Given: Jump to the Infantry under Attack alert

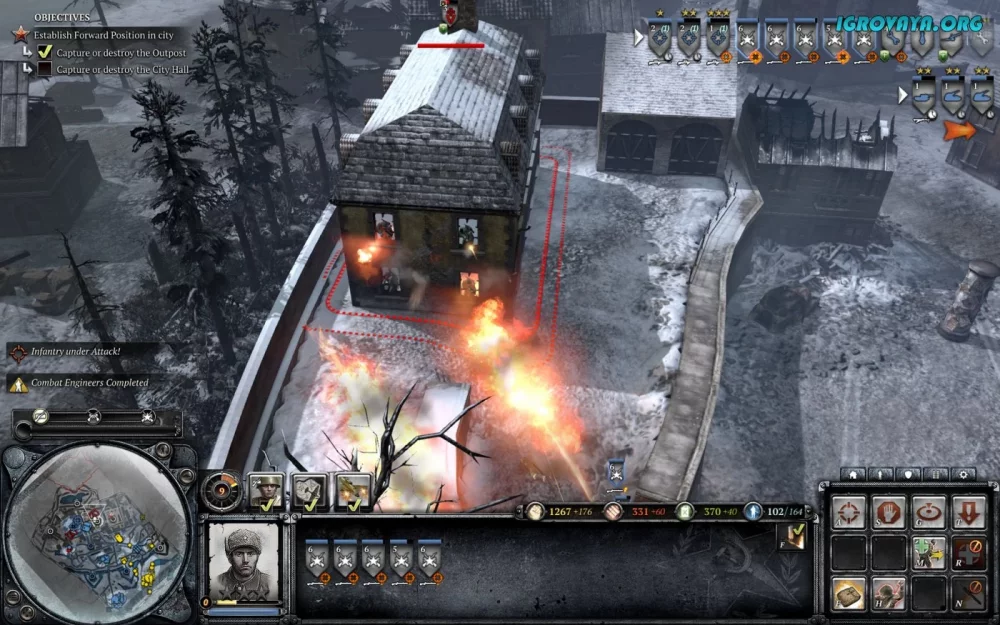Looking at the screenshot, I should pos(78,352).
